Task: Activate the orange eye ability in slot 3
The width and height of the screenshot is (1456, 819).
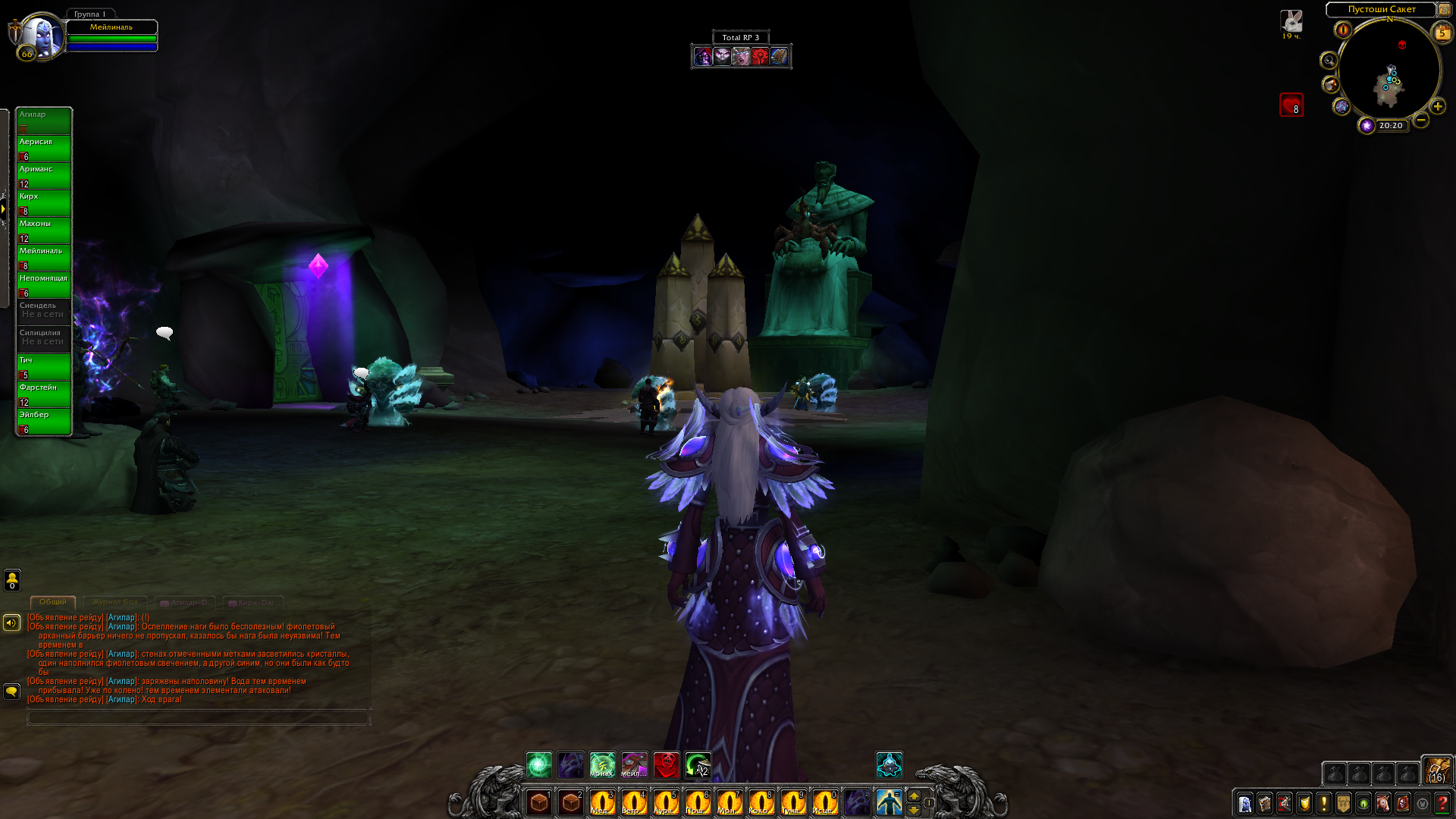Action: click(x=602, y=802)
